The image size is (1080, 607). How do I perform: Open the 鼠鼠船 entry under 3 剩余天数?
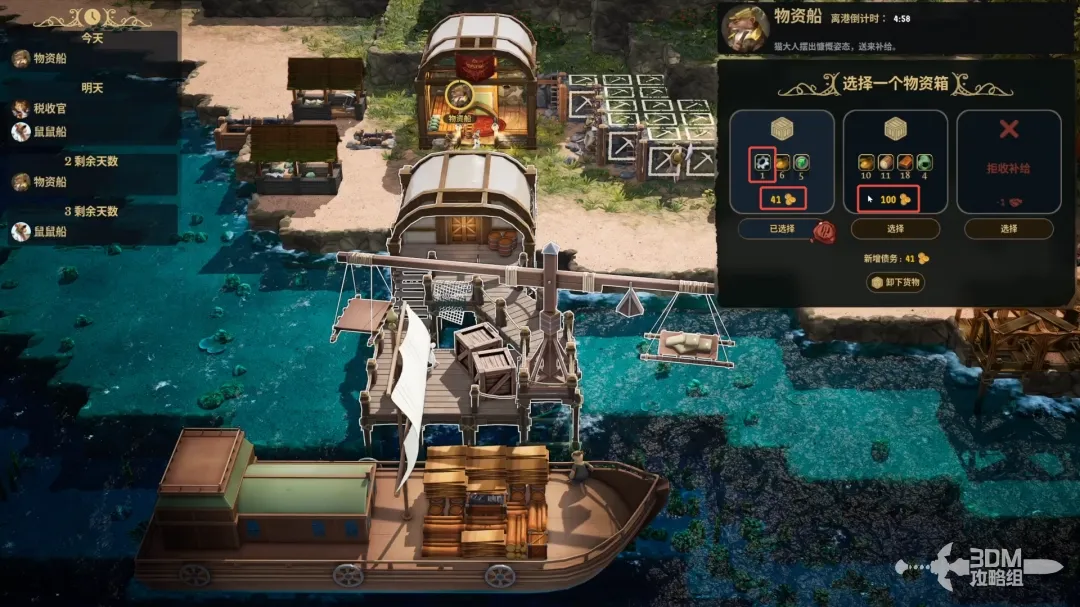pos(40,232)
